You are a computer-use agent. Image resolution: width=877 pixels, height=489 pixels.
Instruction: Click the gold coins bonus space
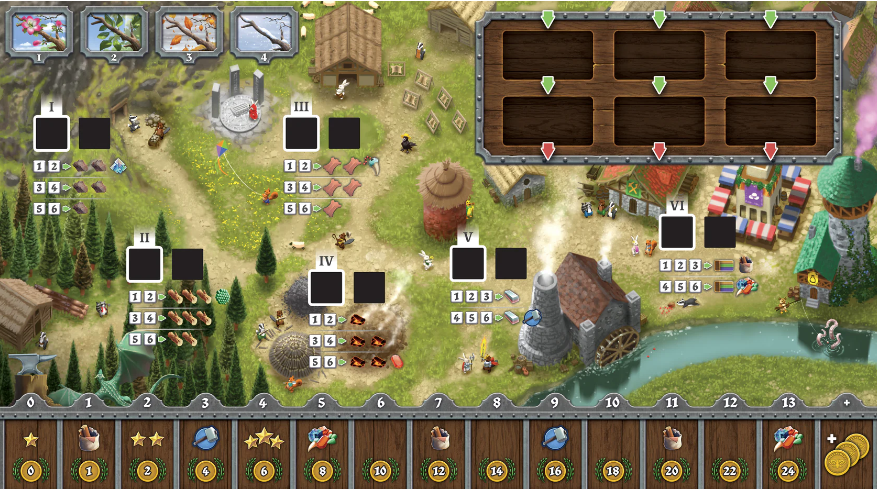(846, 448)
